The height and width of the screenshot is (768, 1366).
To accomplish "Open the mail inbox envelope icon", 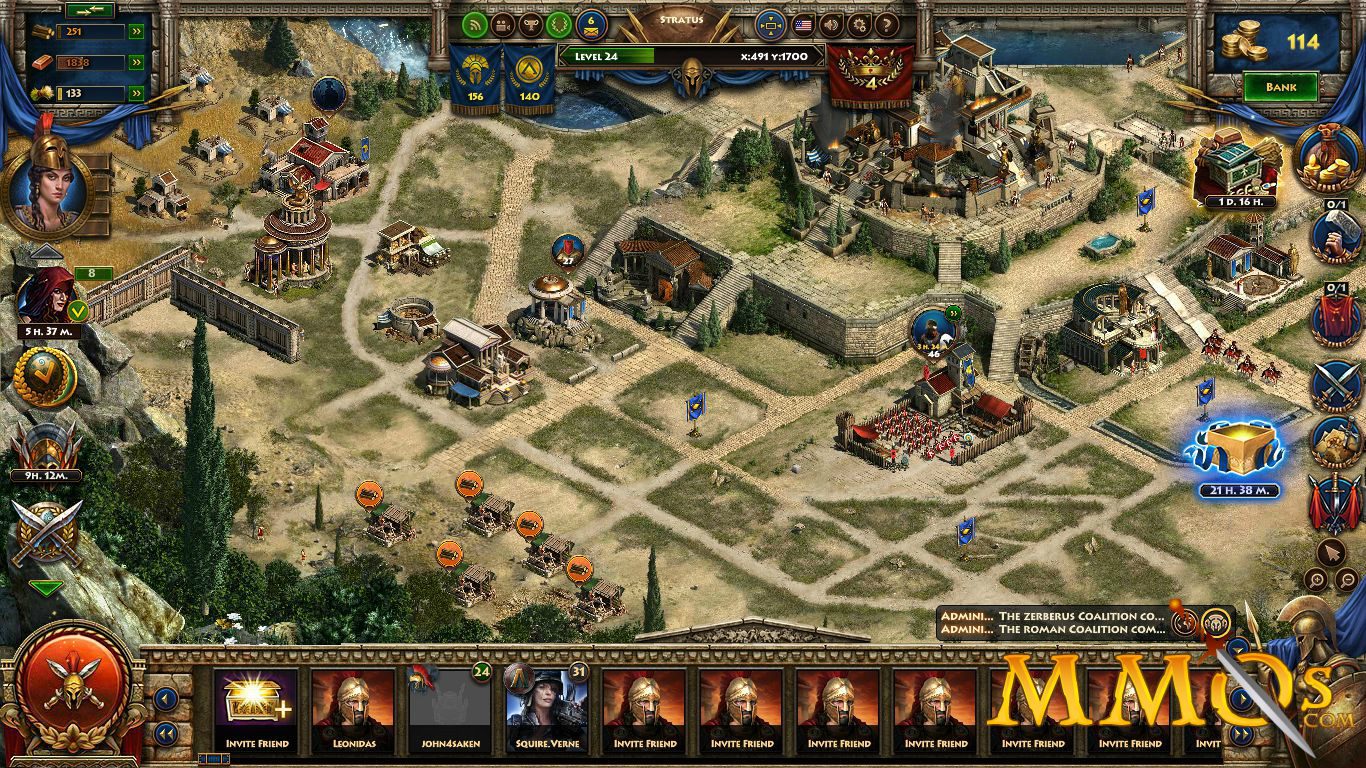I will click(590, 26).
